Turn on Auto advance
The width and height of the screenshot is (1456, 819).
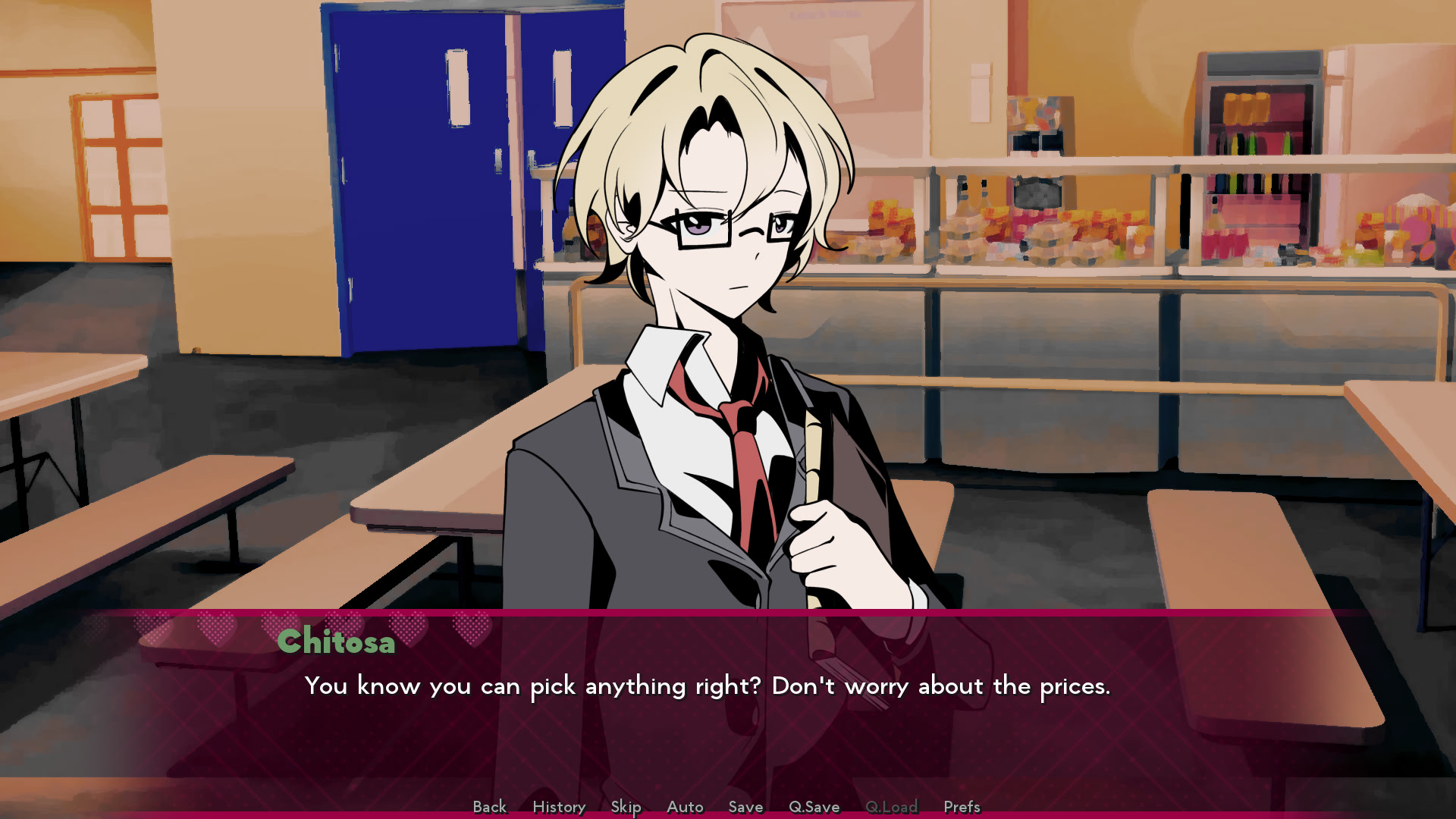[x=685, y=807]
